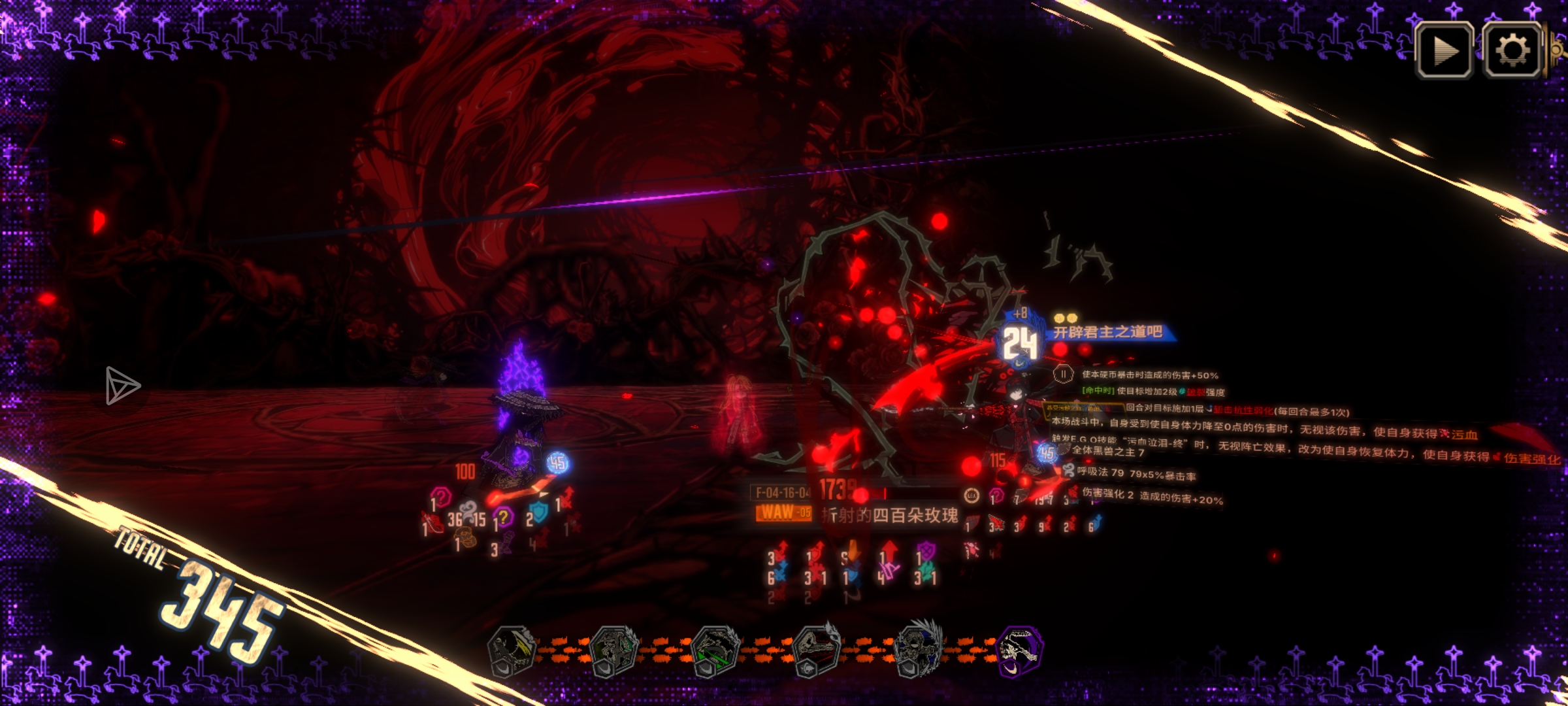Screen dimensions: 1568x706
Task: Click the triangular paper-plane arrow icon
Action: point(122,386)
